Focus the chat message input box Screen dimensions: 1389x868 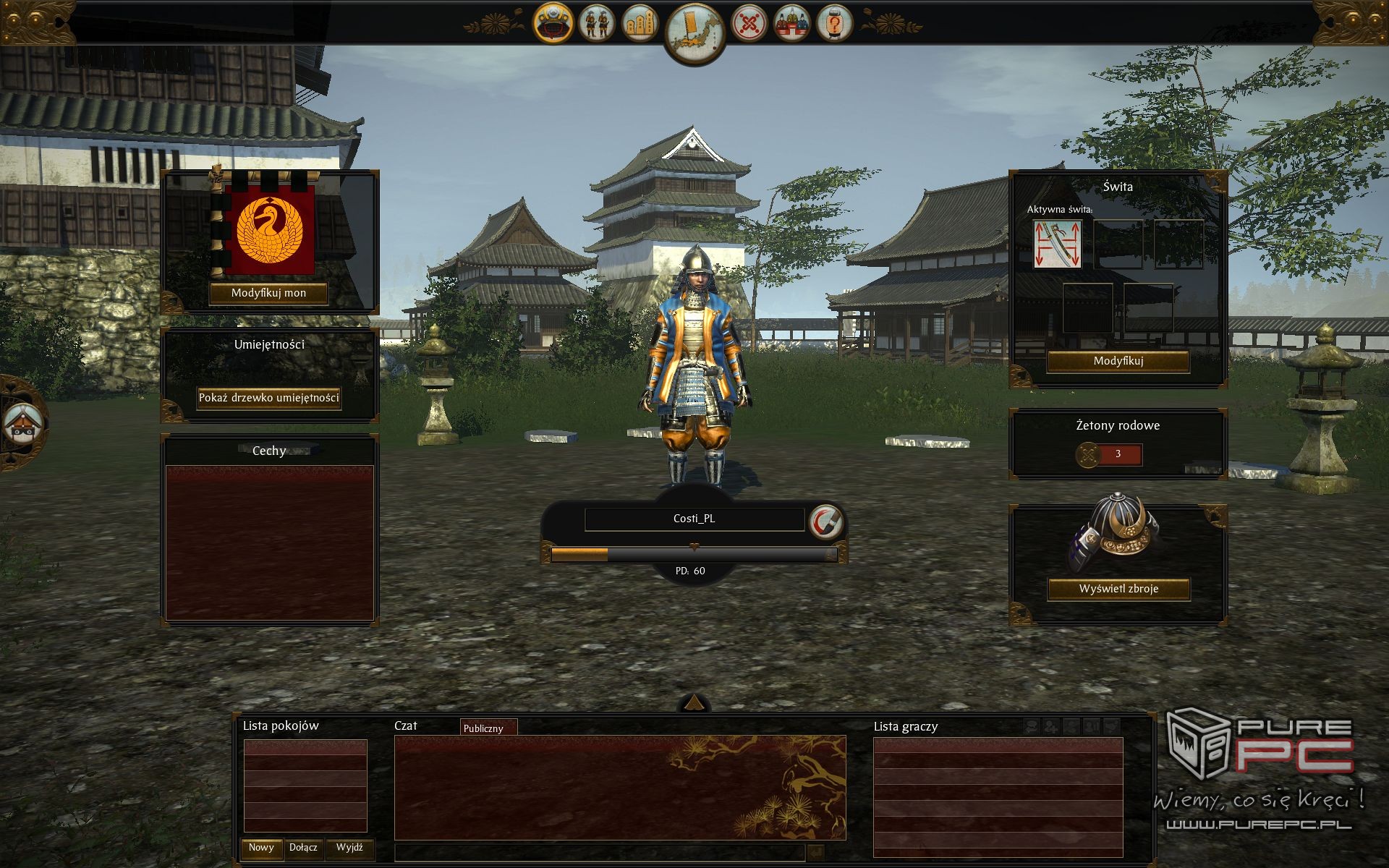coord(599,853)
